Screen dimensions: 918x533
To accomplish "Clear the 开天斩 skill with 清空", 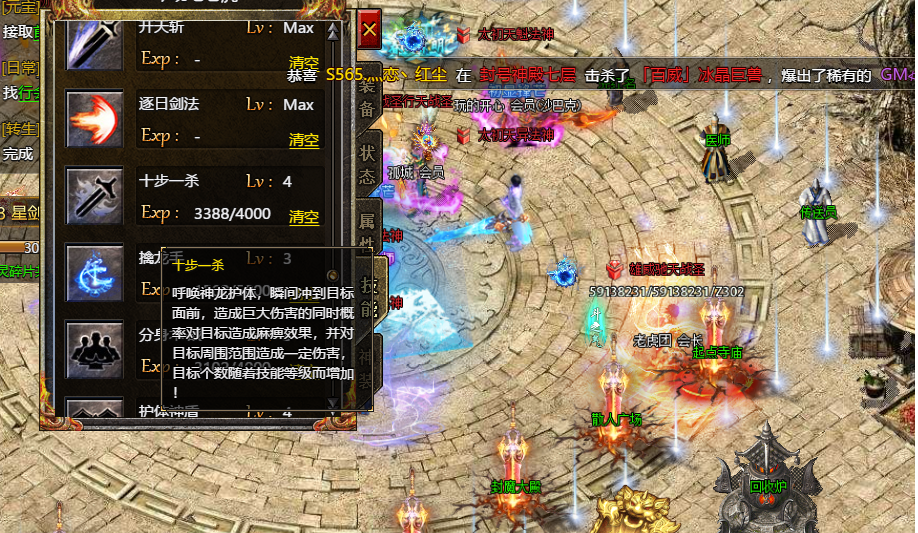I will [x=304, y=62].
